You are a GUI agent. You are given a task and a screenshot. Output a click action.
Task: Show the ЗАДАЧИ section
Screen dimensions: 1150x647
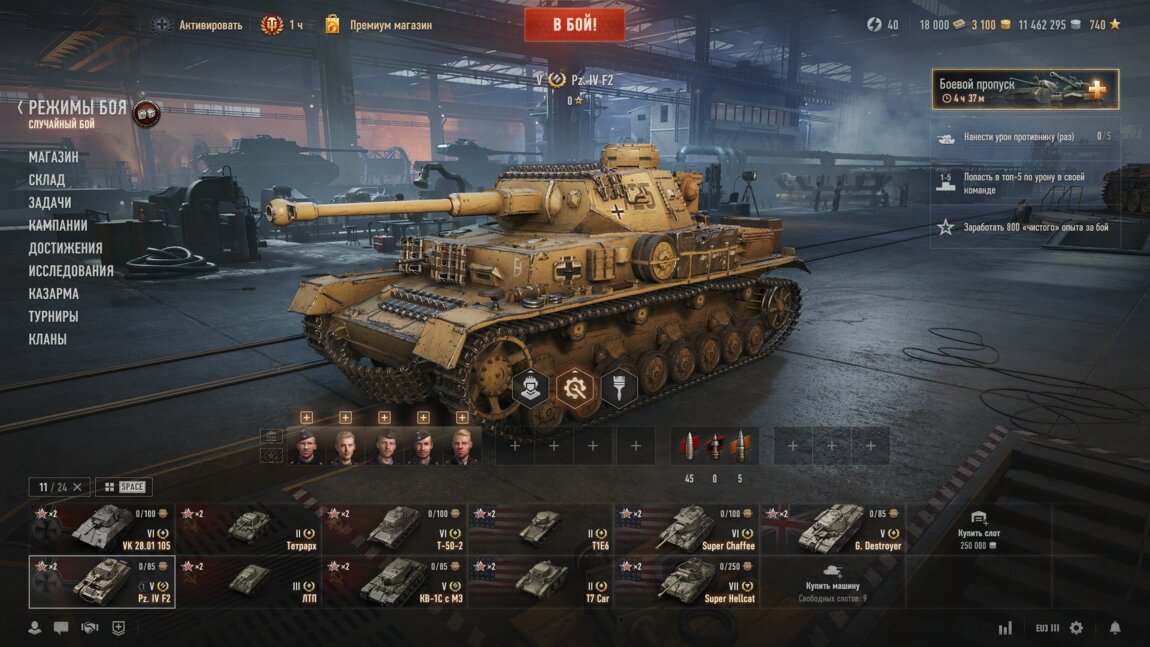coord(50,203)
